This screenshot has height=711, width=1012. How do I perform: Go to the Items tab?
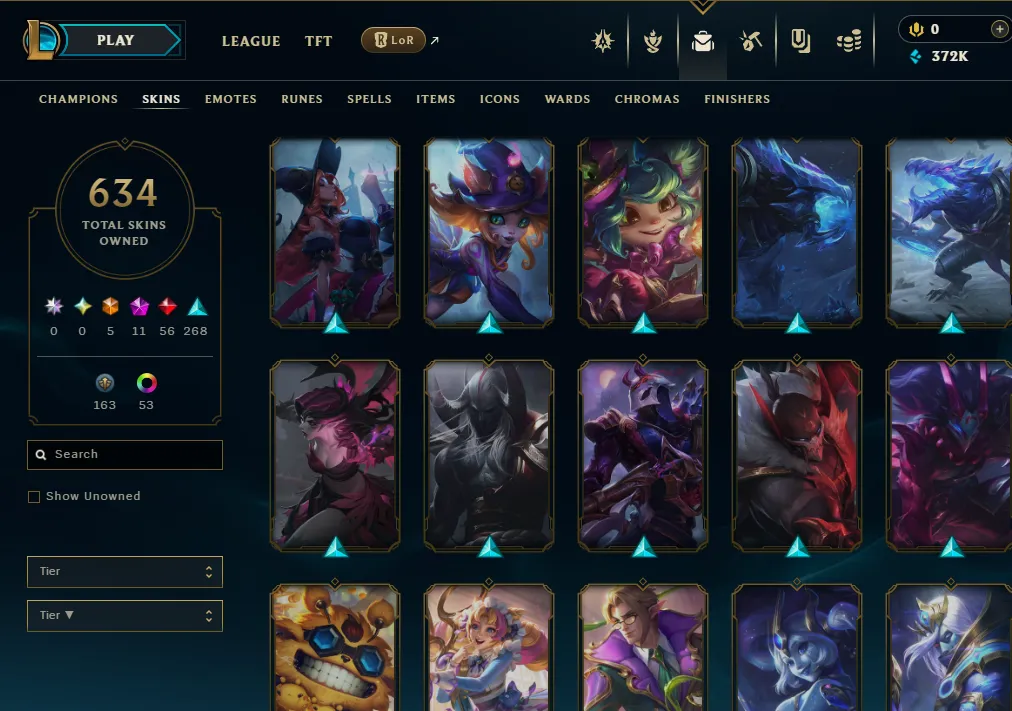436,99
